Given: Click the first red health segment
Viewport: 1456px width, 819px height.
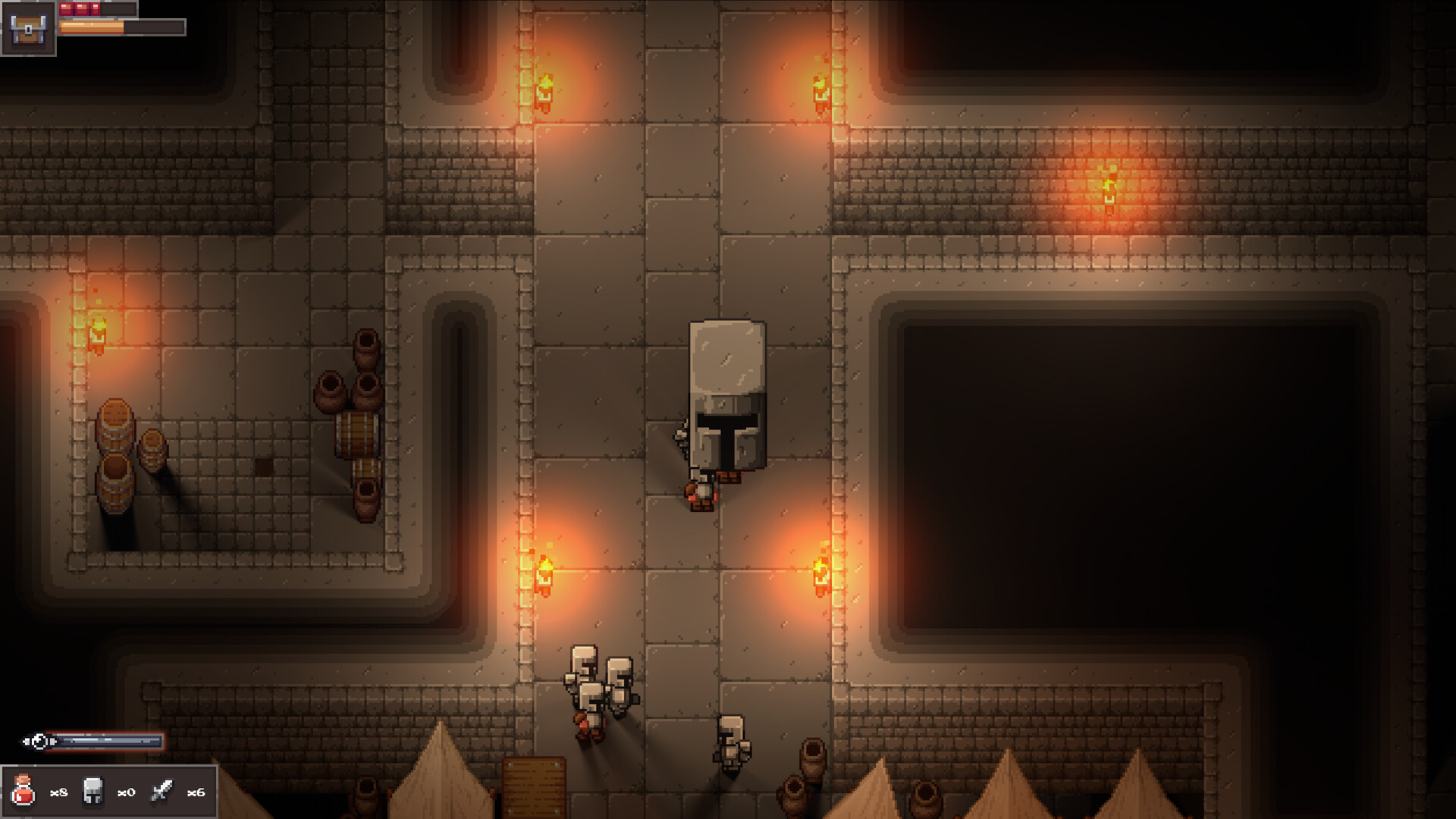Looking at the screenshot, I should (66, 8).
